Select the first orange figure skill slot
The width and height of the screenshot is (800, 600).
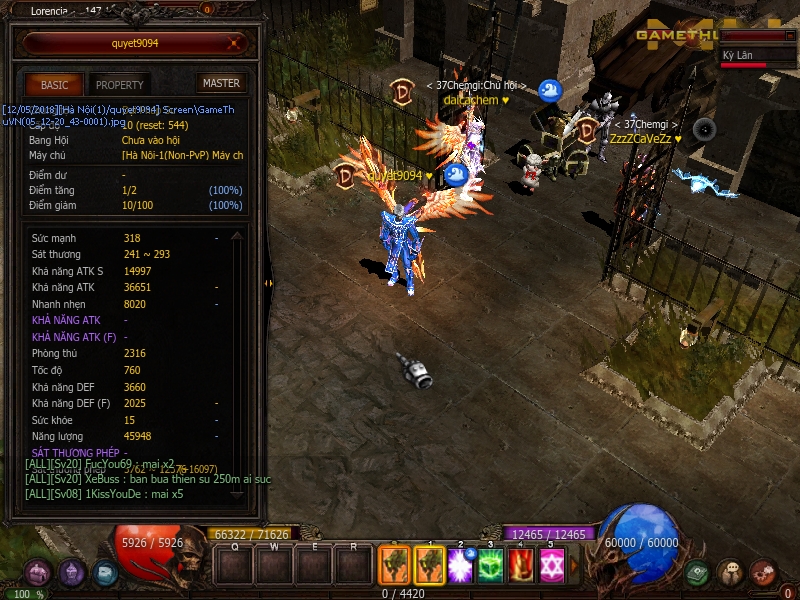pos(393,565)
